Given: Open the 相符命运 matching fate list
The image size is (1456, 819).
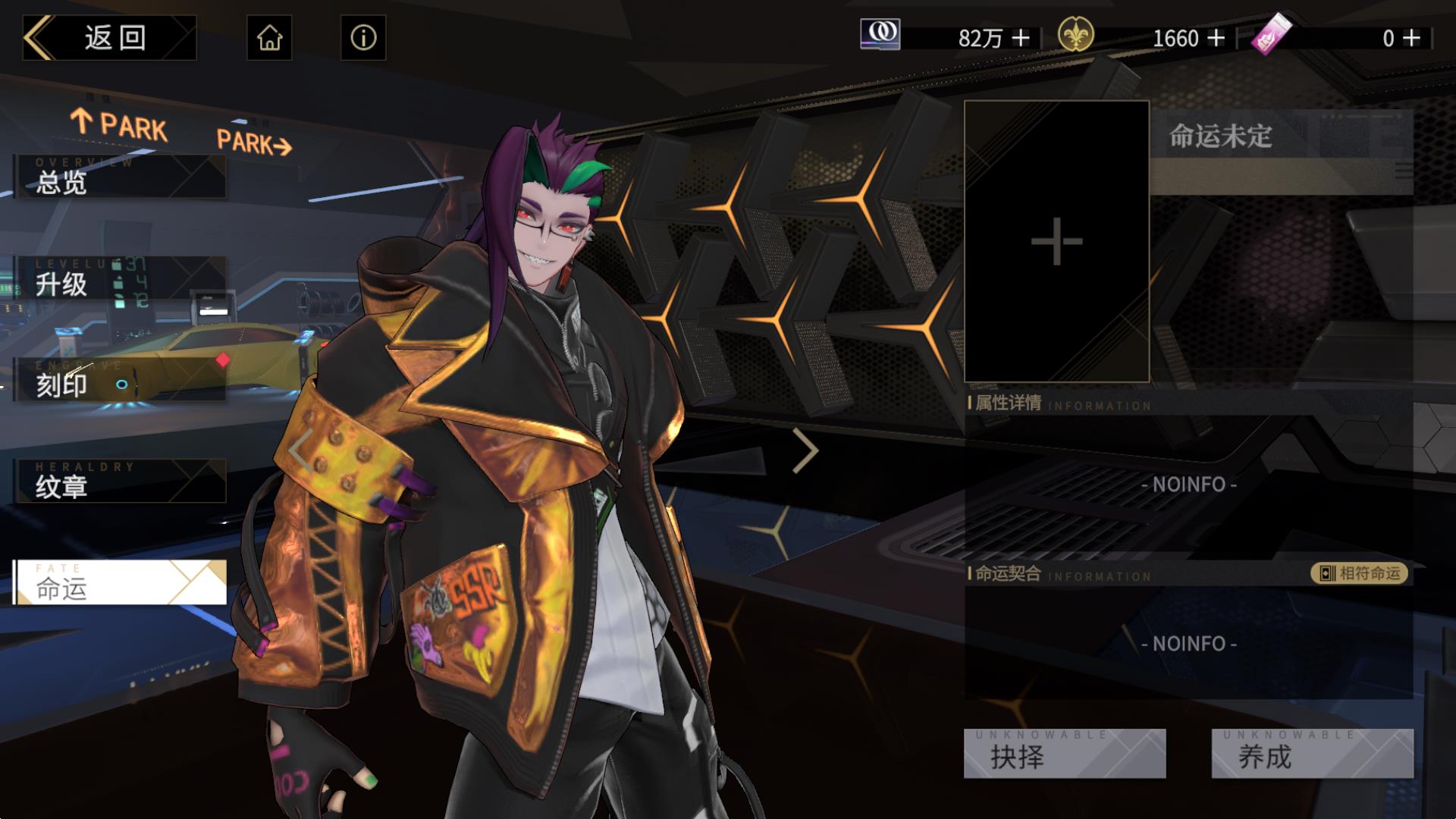Looking at the screenshot, I should coord(1360,573).
